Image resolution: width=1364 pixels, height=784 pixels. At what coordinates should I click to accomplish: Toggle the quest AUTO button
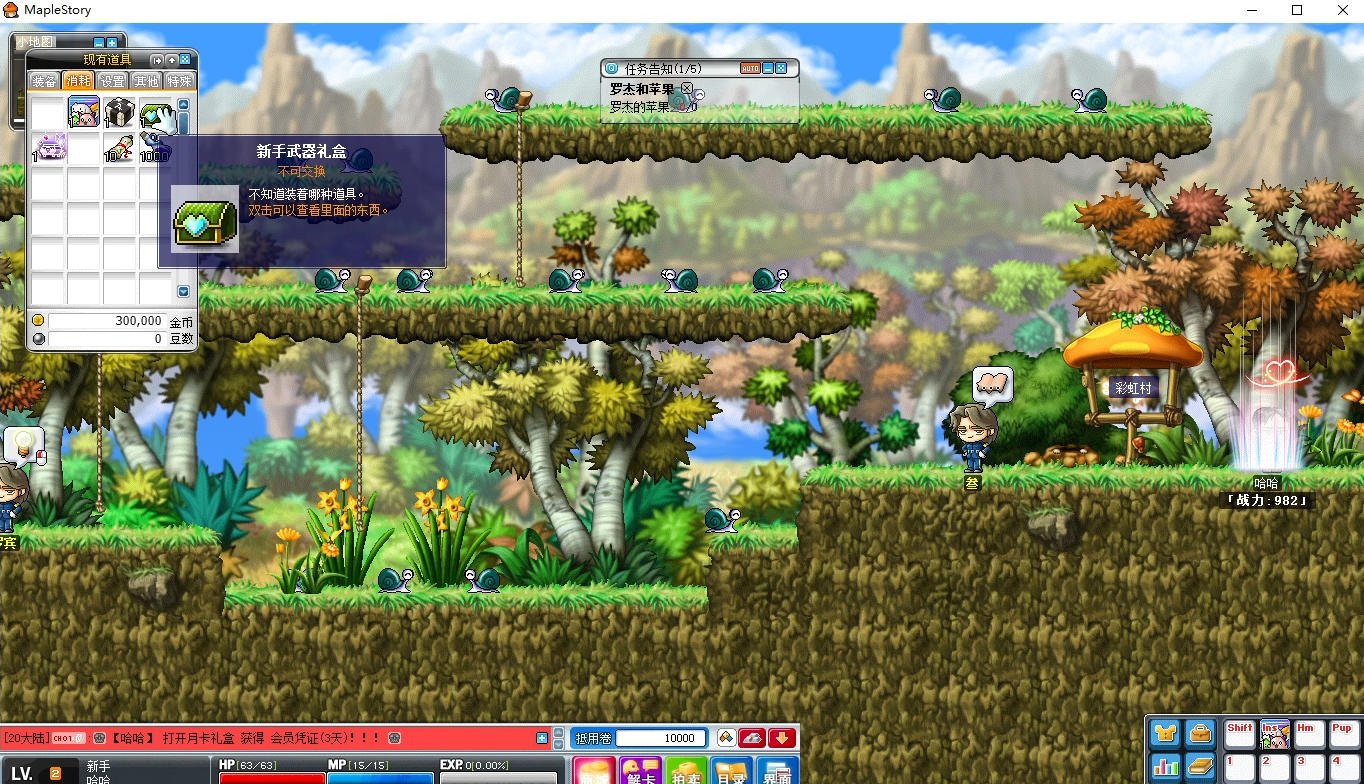pyautogui.click(x=750, y=68)
